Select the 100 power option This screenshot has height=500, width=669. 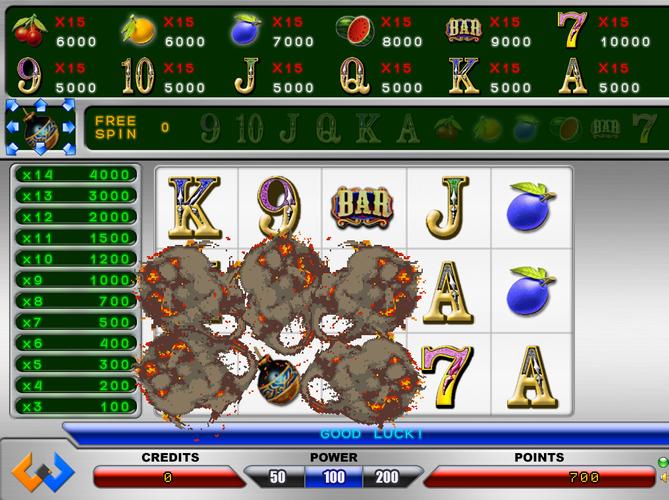pos(334,477)
